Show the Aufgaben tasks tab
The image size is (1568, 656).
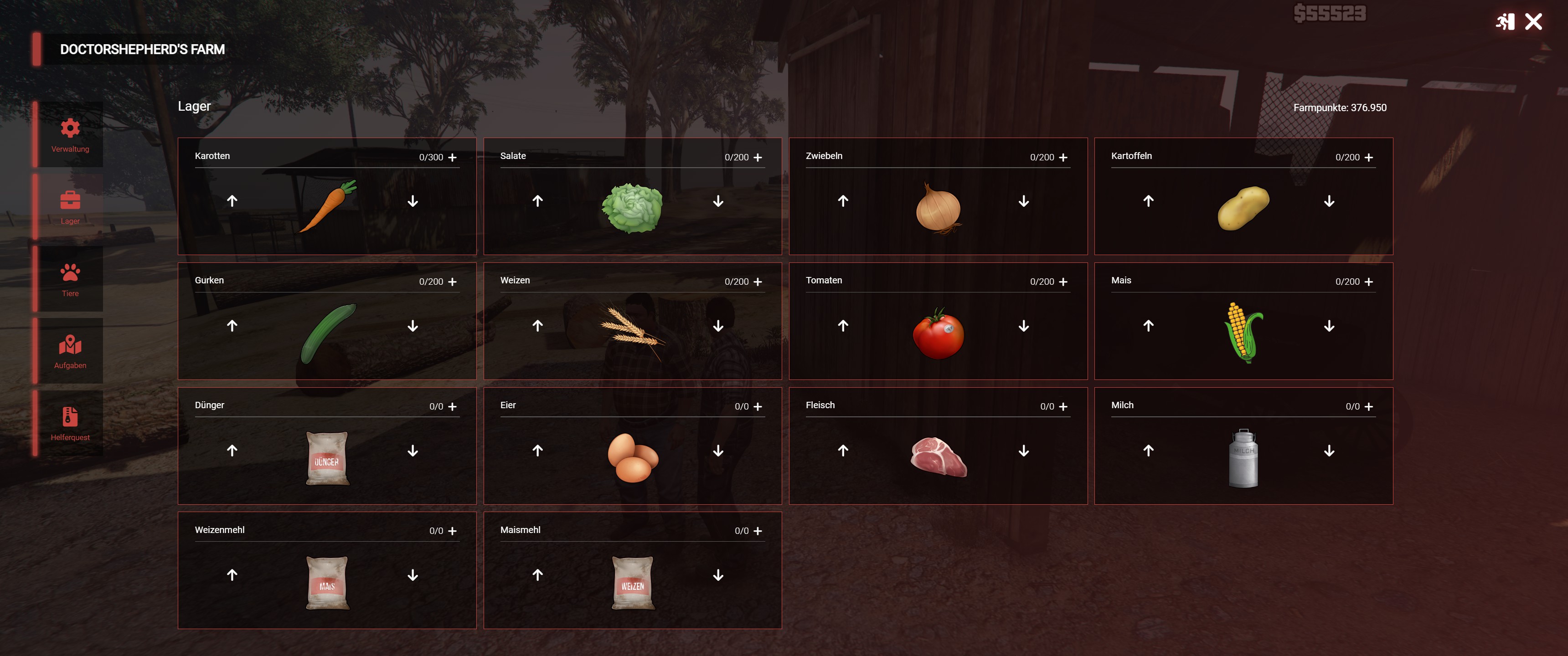click(70, 351)
